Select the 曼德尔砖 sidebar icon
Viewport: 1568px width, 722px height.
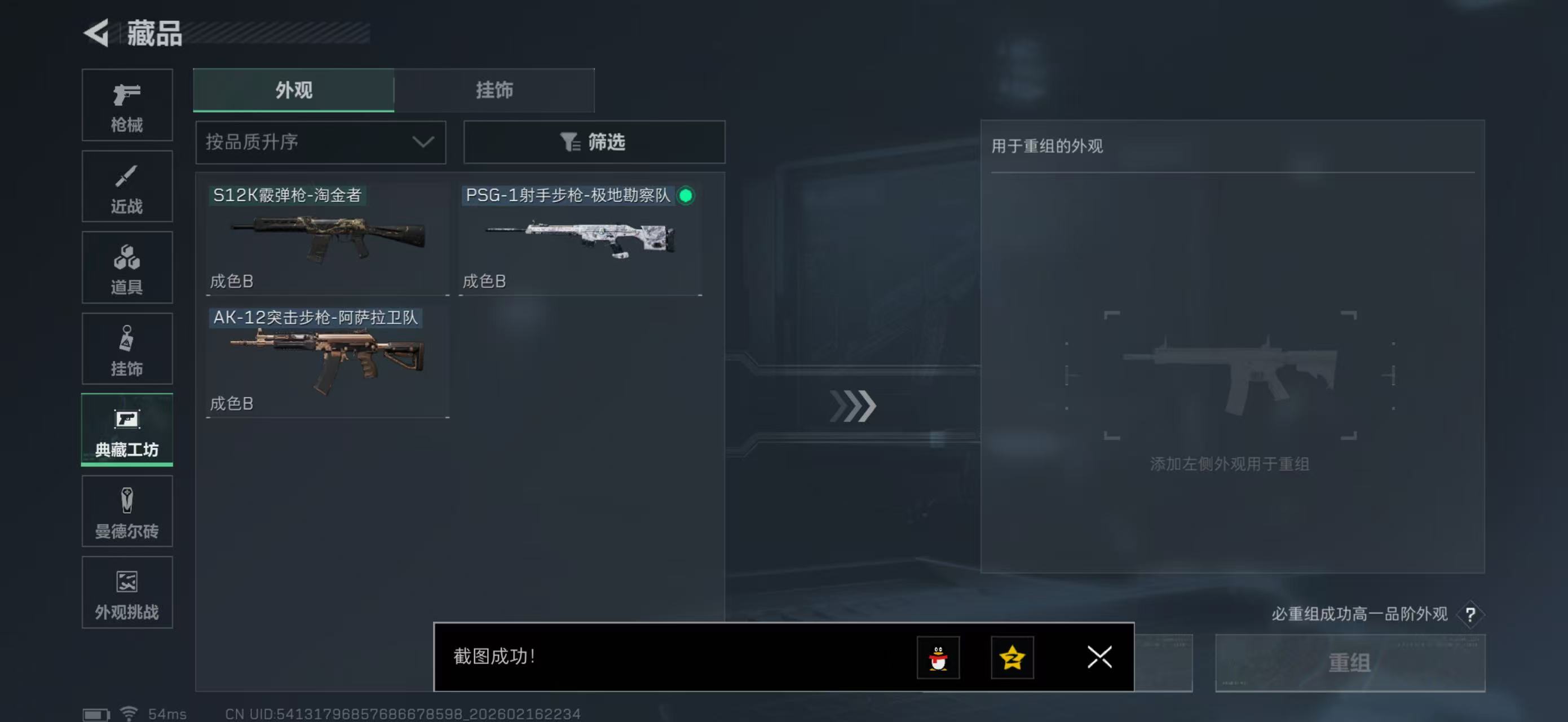click(x=127, y=512)
